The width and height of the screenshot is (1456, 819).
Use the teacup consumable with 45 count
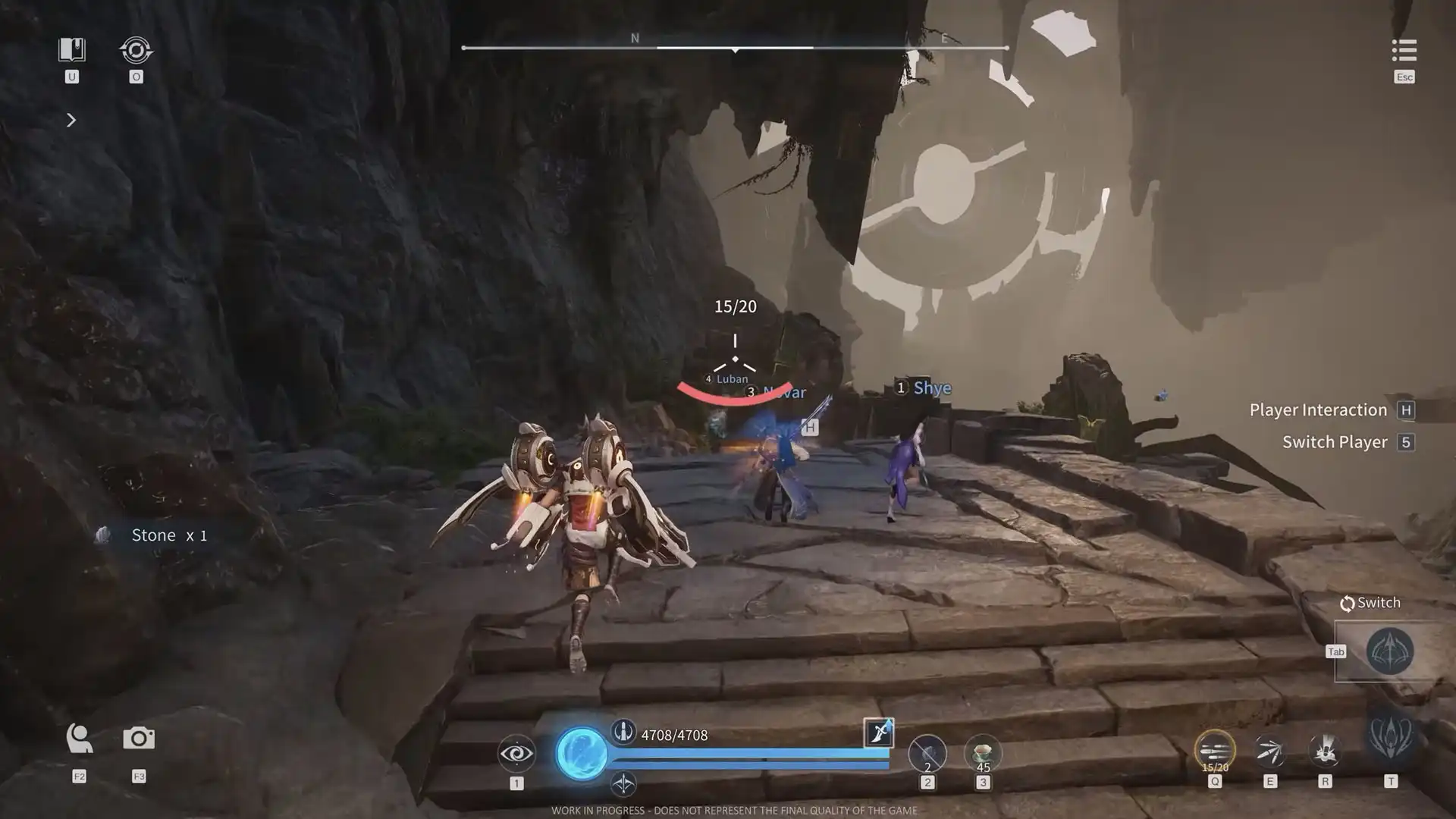[983, 753]
